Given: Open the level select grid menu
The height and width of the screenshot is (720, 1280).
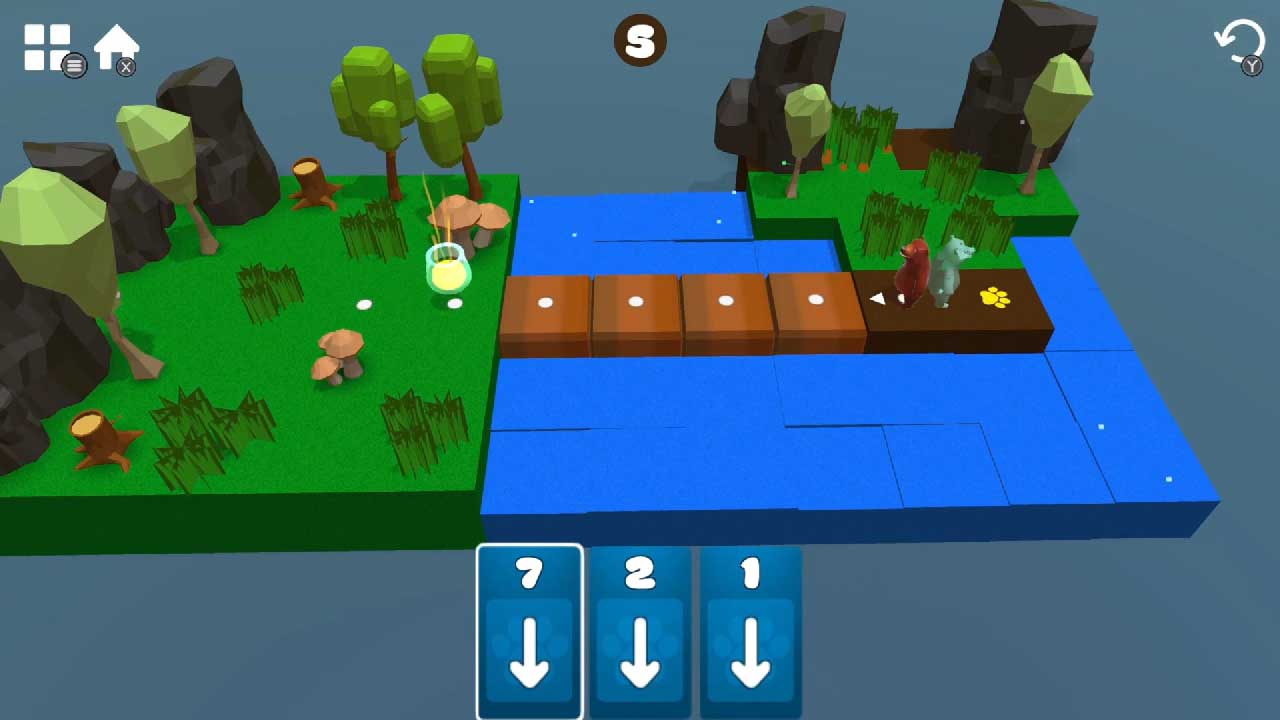Looking at the screenshot, I should [47, 46].
